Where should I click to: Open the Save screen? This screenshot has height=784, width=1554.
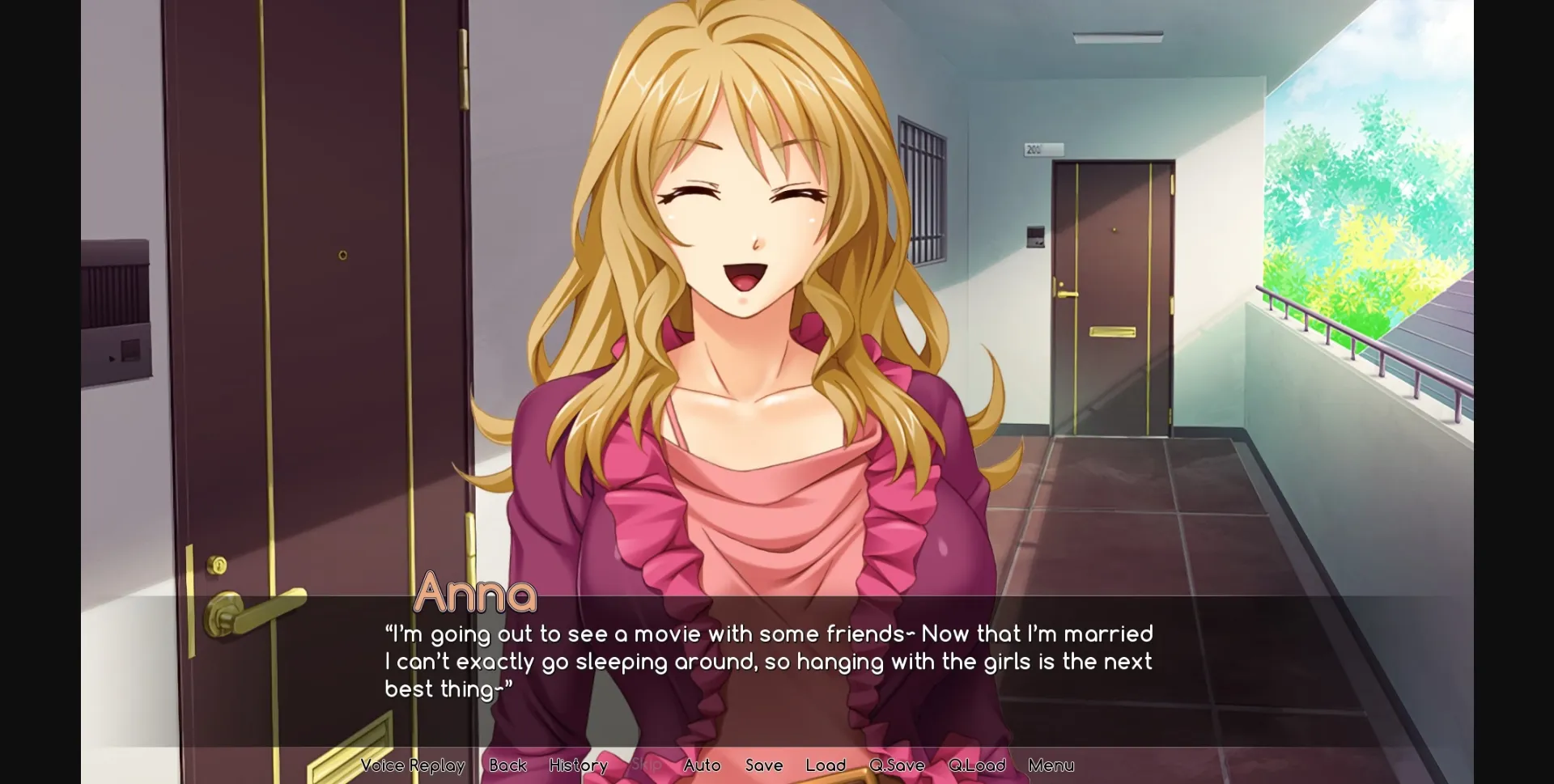(x=763, y=765)
